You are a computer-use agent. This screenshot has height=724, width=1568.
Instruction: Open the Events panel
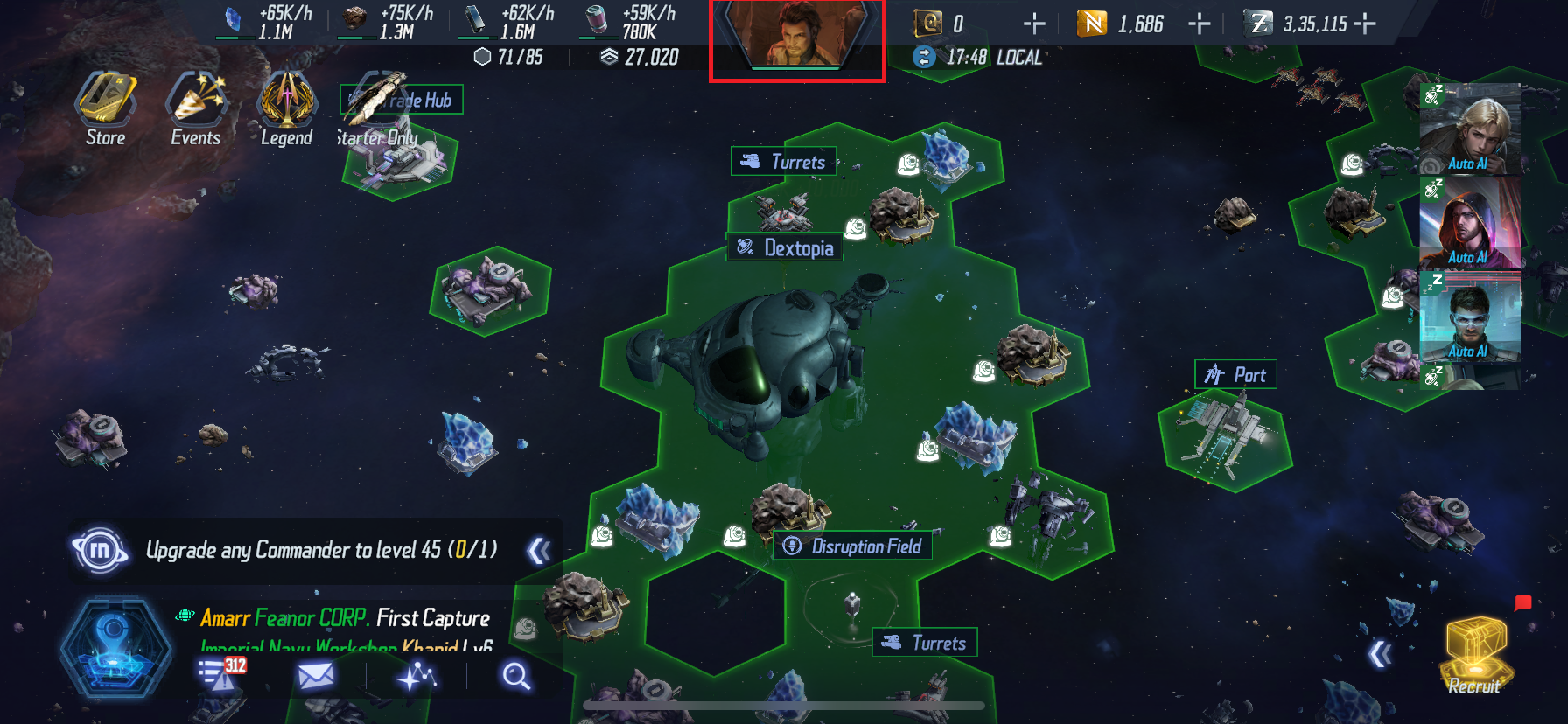click(x=195, y=107)
